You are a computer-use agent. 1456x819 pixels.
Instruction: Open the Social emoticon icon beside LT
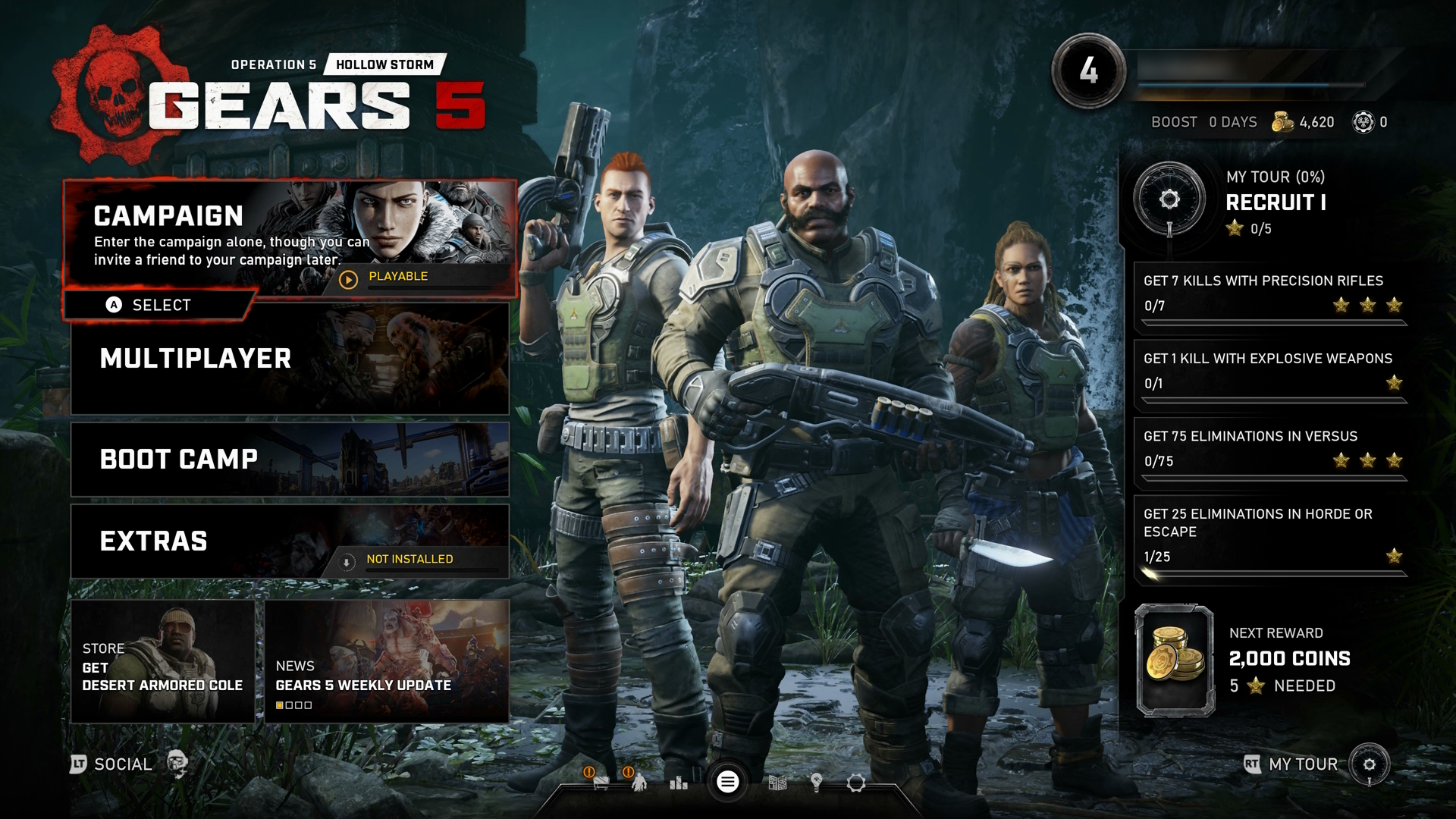pyautogui.click(x=179, y=764)
